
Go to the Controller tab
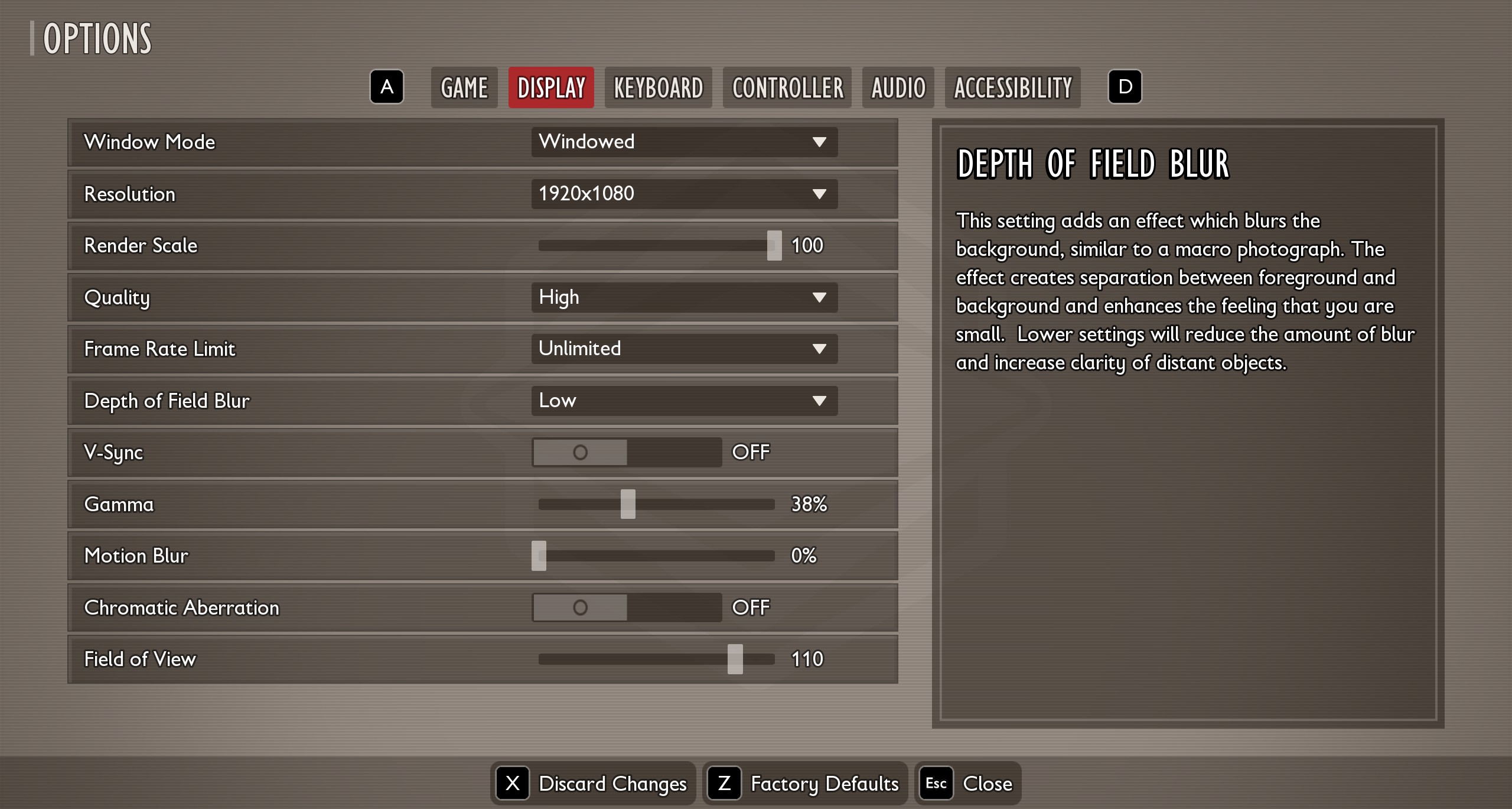(x=787, y=87)
